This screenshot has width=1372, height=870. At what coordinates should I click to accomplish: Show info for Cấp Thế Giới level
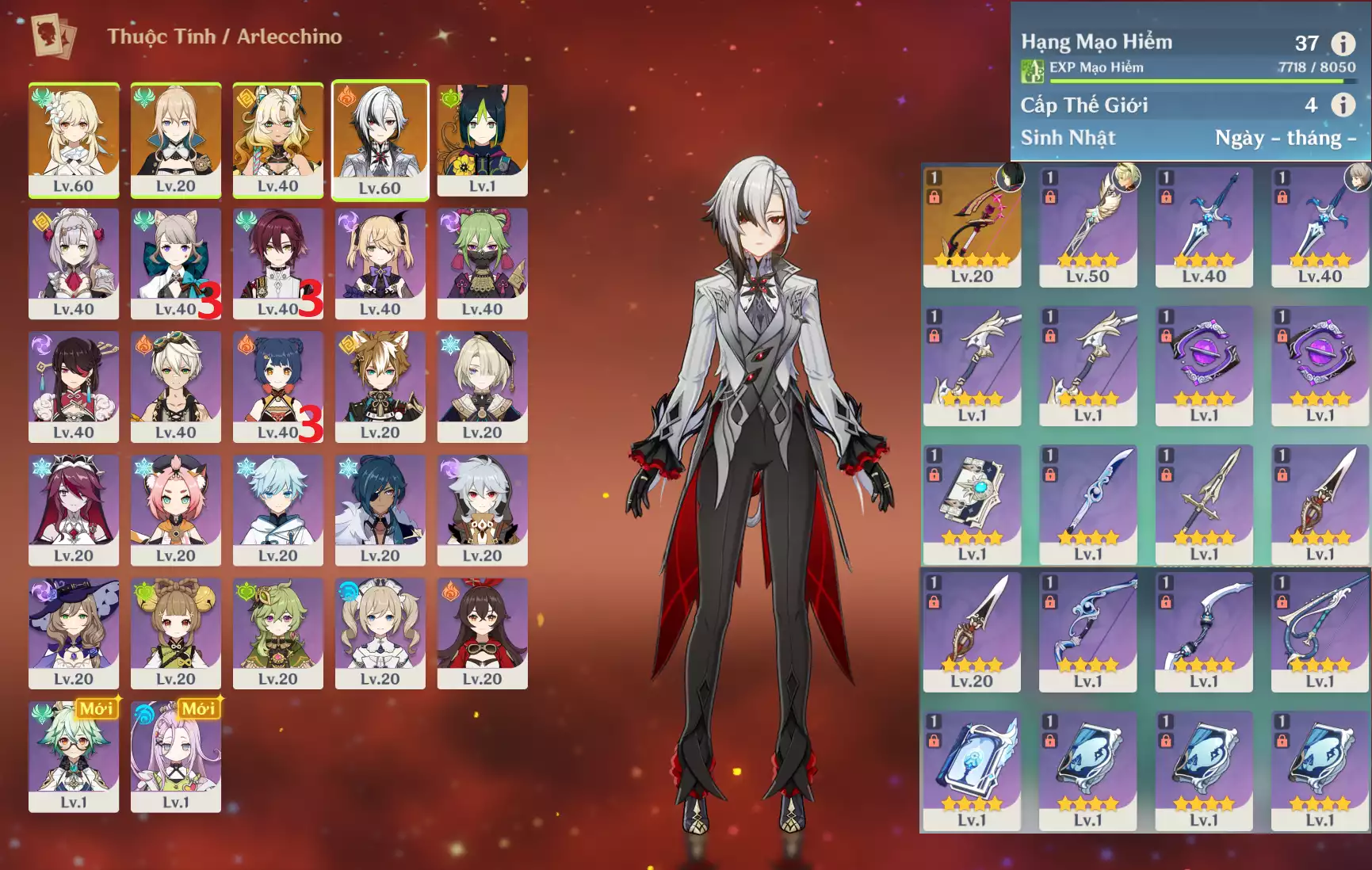pos(1343,105)
